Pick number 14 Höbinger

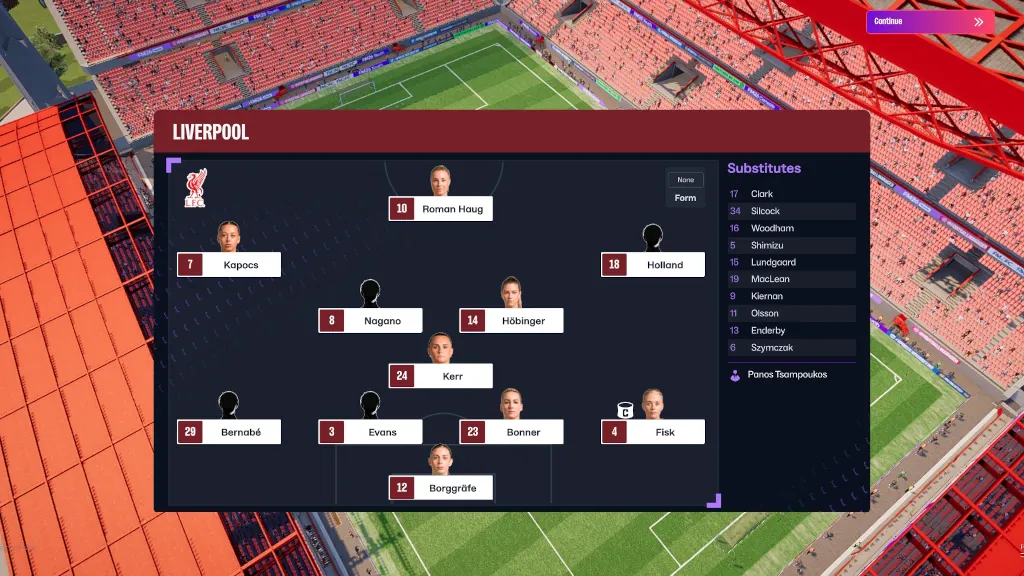511,321
